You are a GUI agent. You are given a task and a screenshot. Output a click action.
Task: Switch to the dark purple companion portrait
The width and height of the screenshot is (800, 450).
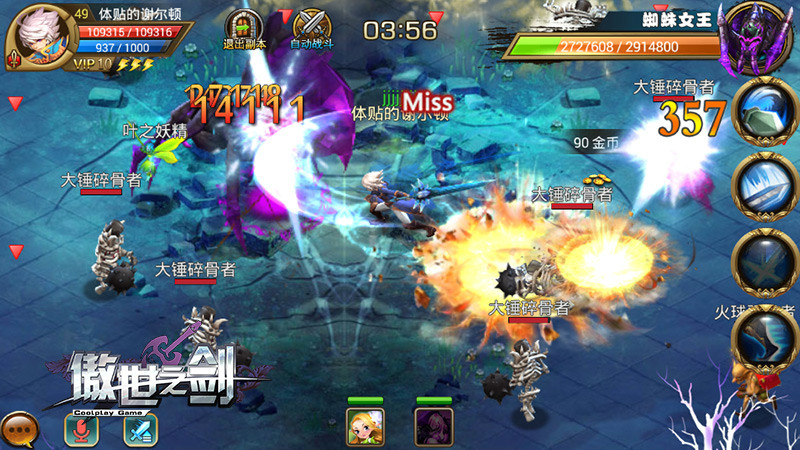pos(434,426)
